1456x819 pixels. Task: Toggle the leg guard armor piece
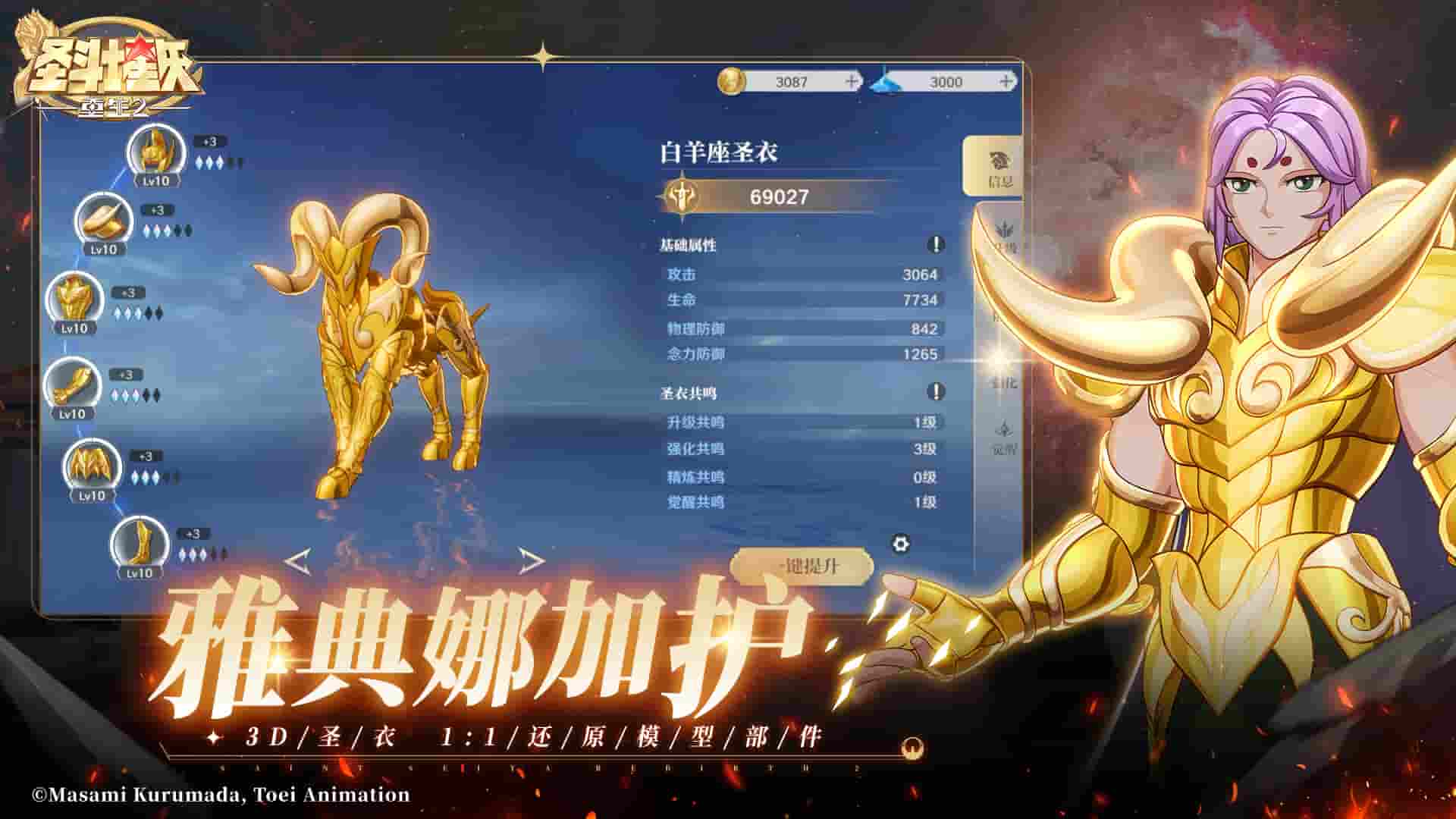(95, 466)
